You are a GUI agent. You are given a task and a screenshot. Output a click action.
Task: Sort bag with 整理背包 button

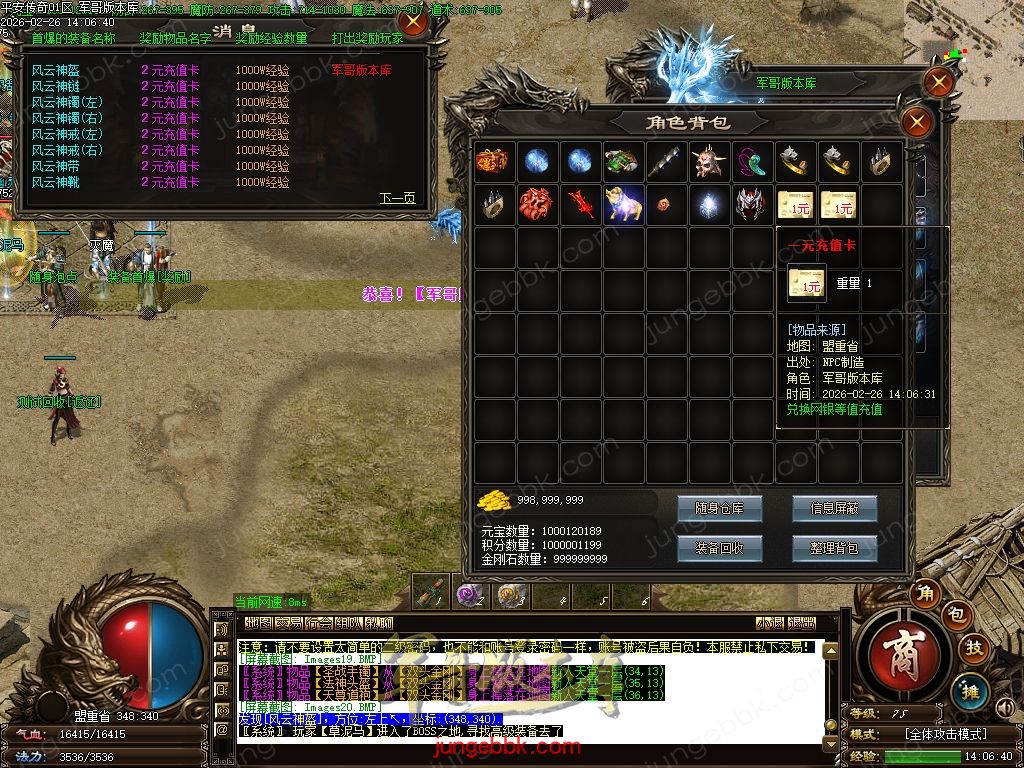click(834, 548)
